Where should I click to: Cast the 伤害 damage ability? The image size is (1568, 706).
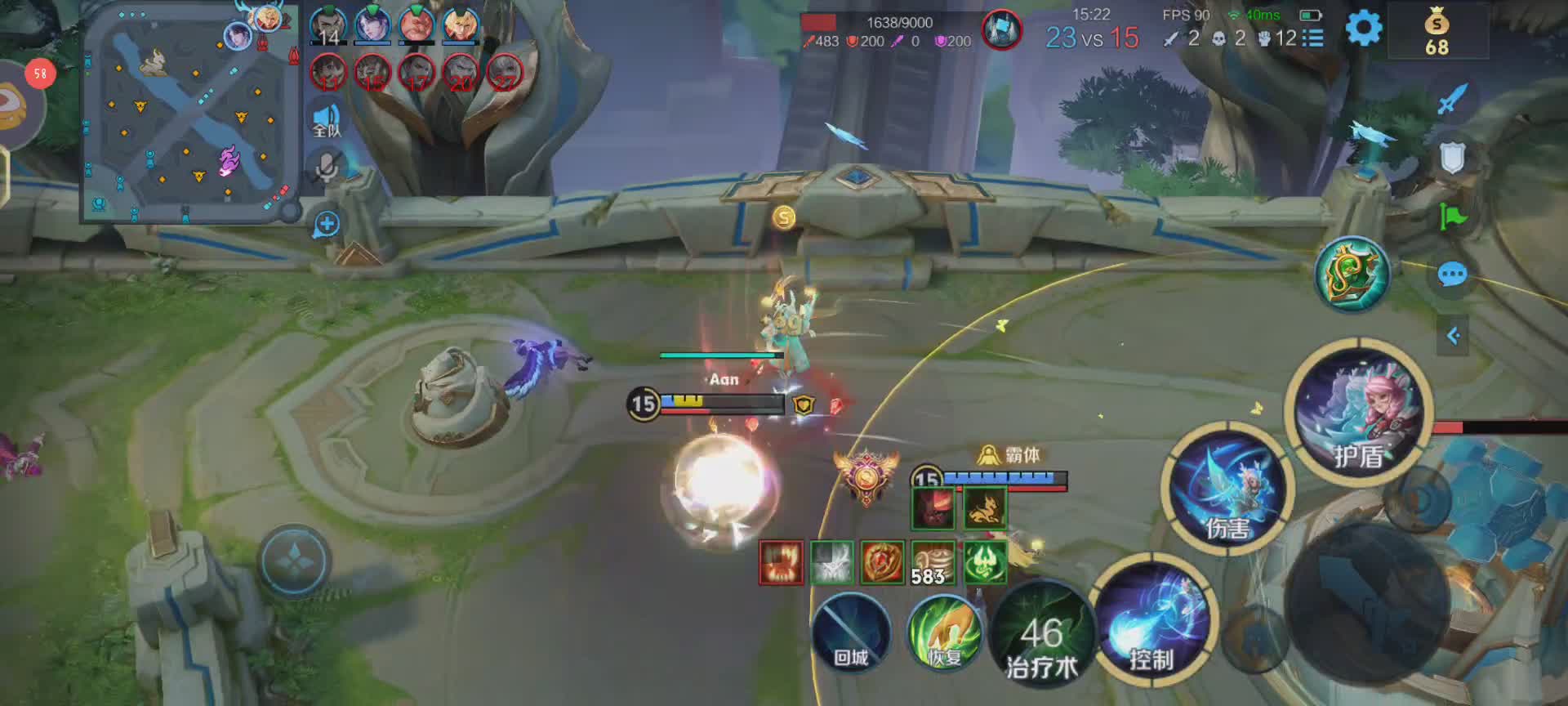click(x=1227, y=489)
